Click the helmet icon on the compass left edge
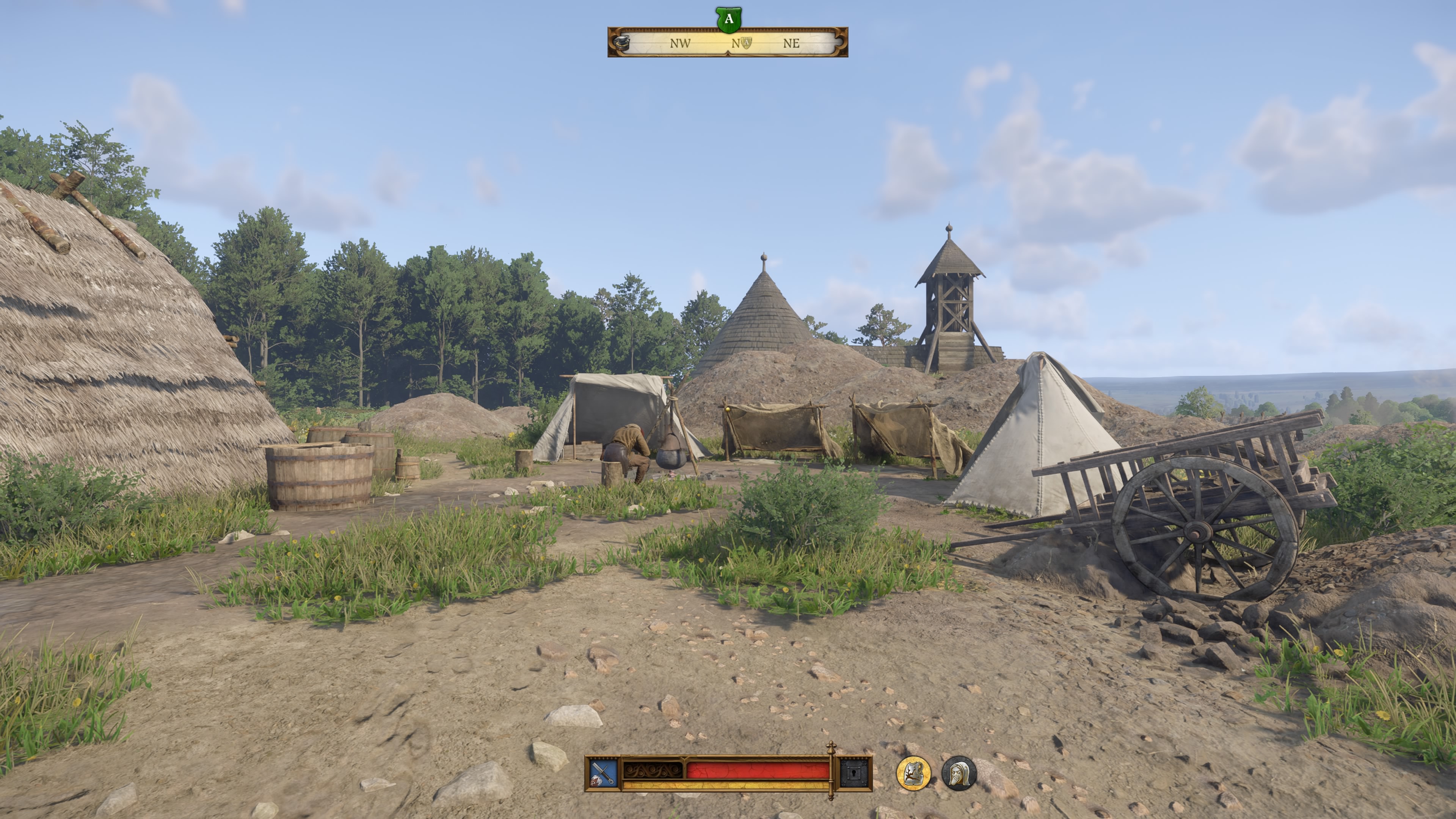The image size is (1456, 819). [x=622, y=44]
